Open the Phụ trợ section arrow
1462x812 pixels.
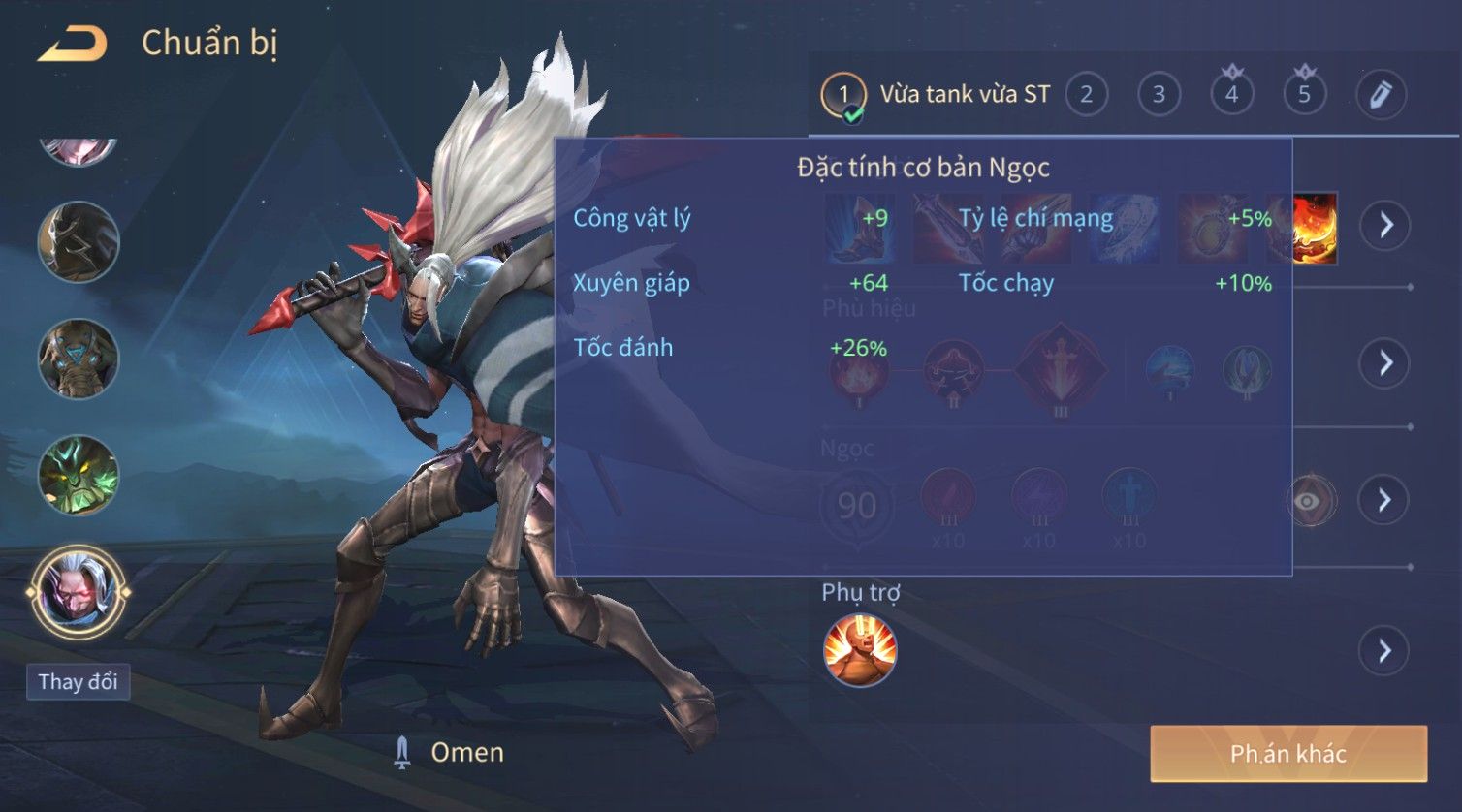tap(1384, 650)
